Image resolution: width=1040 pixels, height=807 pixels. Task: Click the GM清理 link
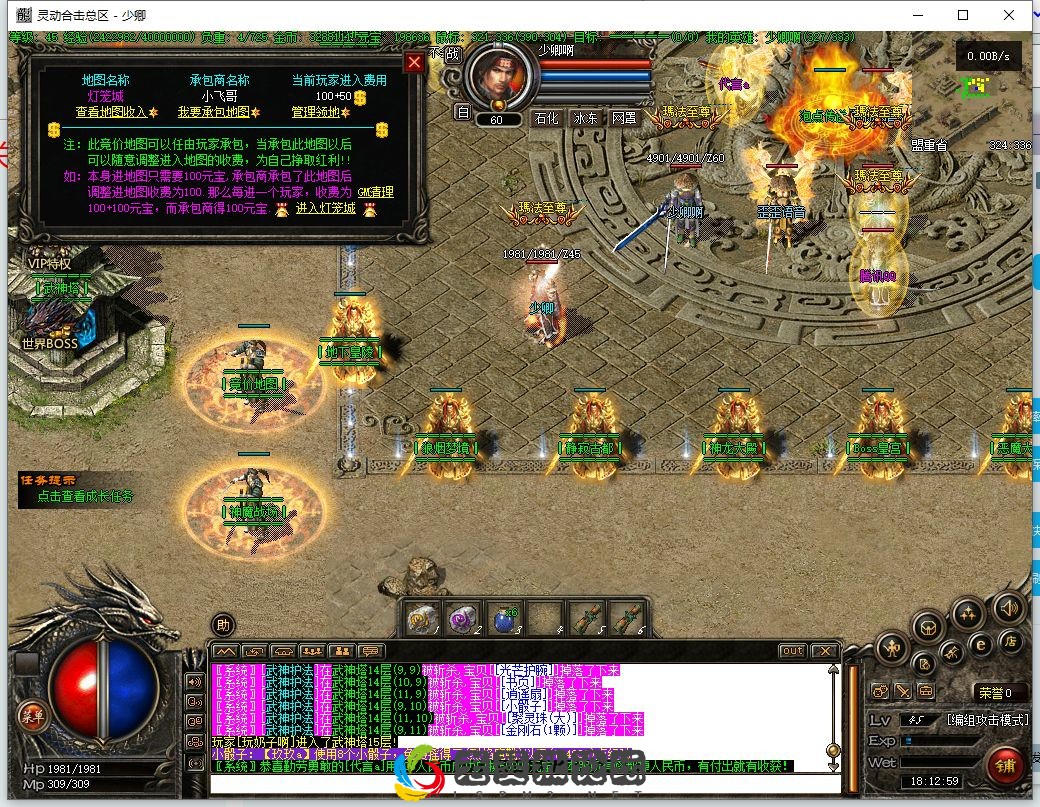(376, 192)
